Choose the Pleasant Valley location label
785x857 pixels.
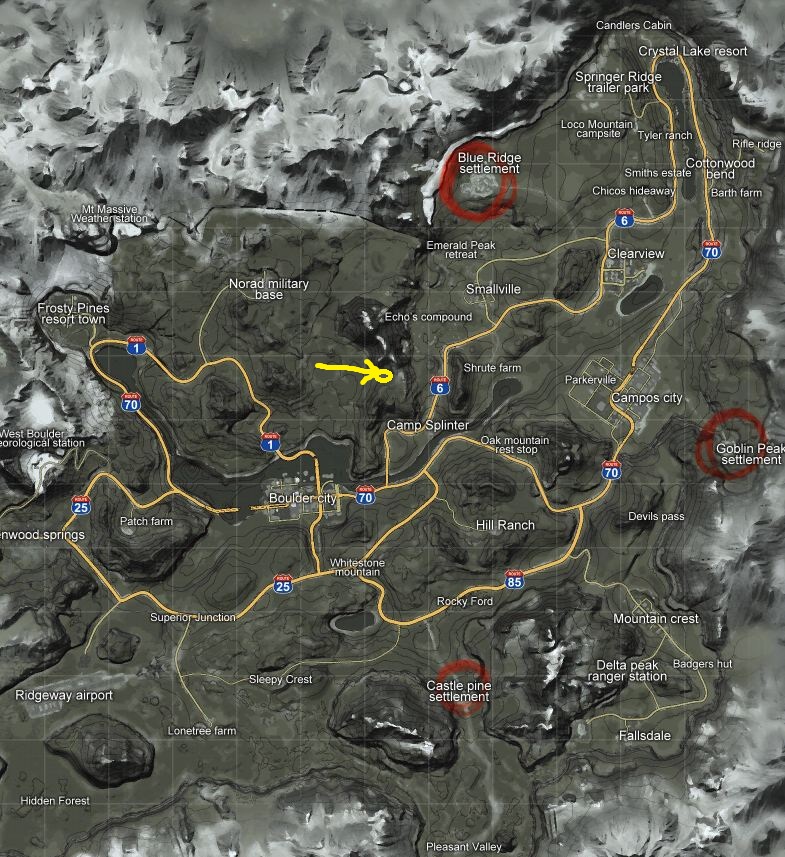464,847
